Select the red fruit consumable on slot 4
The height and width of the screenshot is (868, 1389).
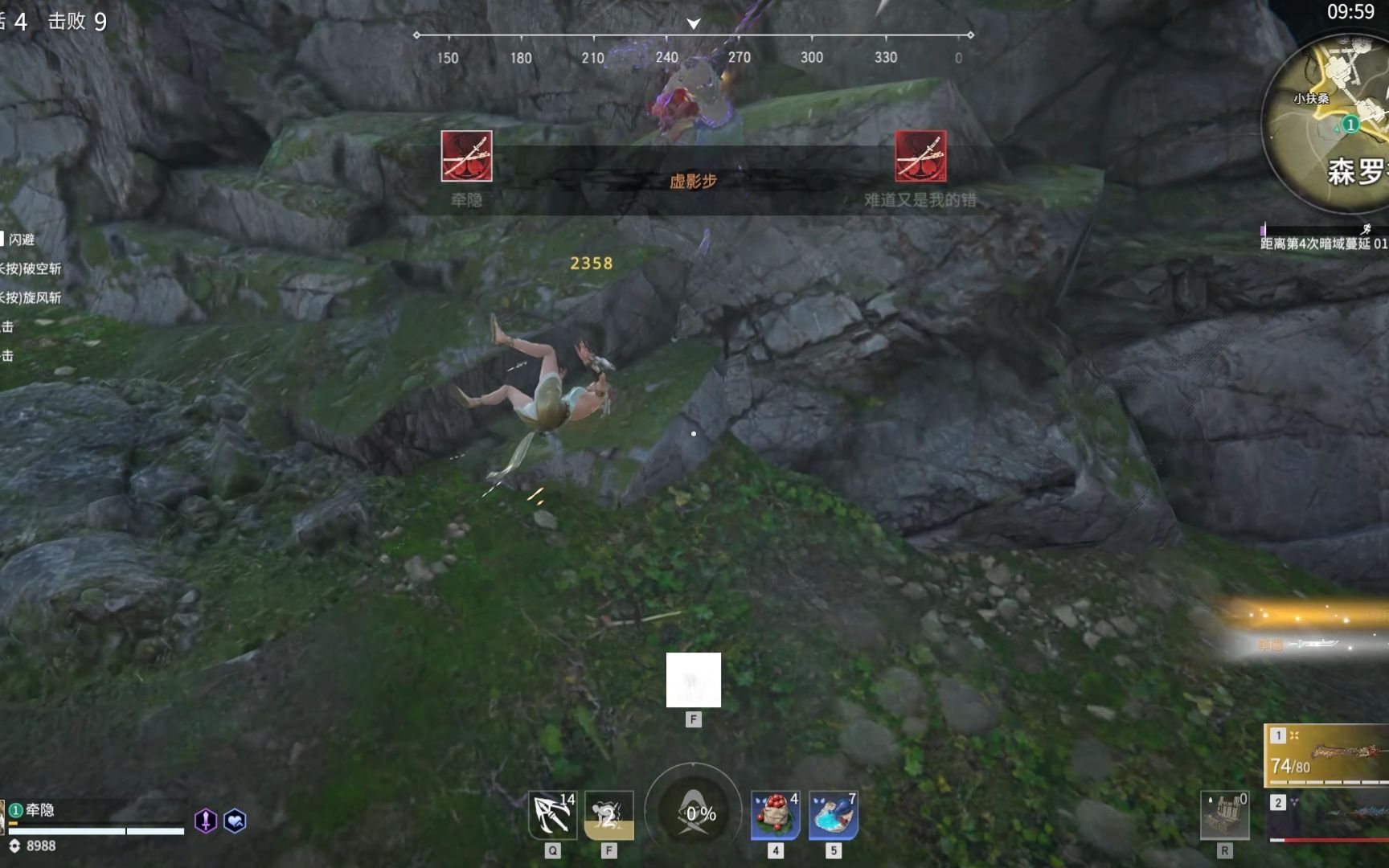point(774,816)
